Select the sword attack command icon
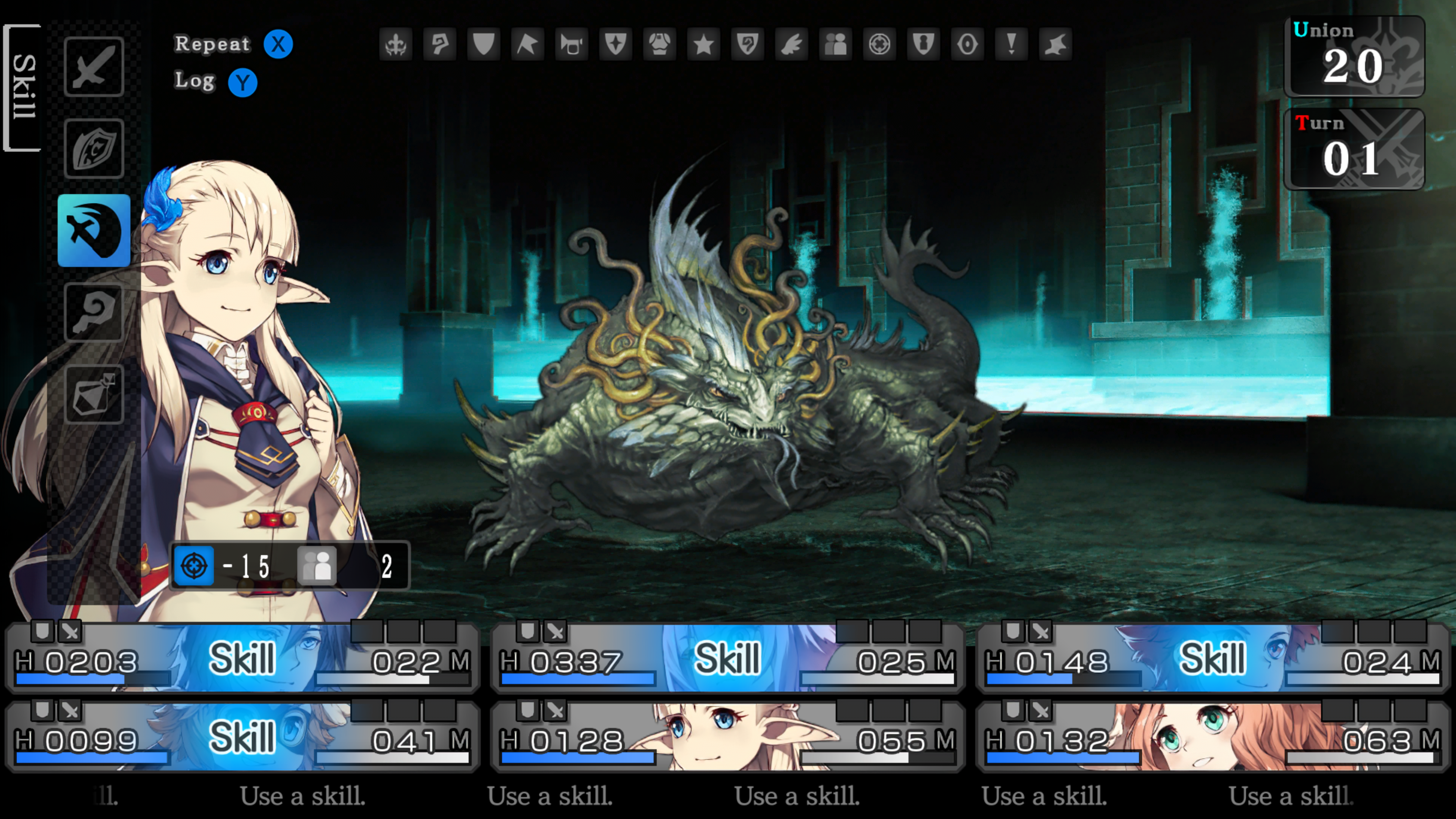The image size is (1456, 819). point(94,67)
